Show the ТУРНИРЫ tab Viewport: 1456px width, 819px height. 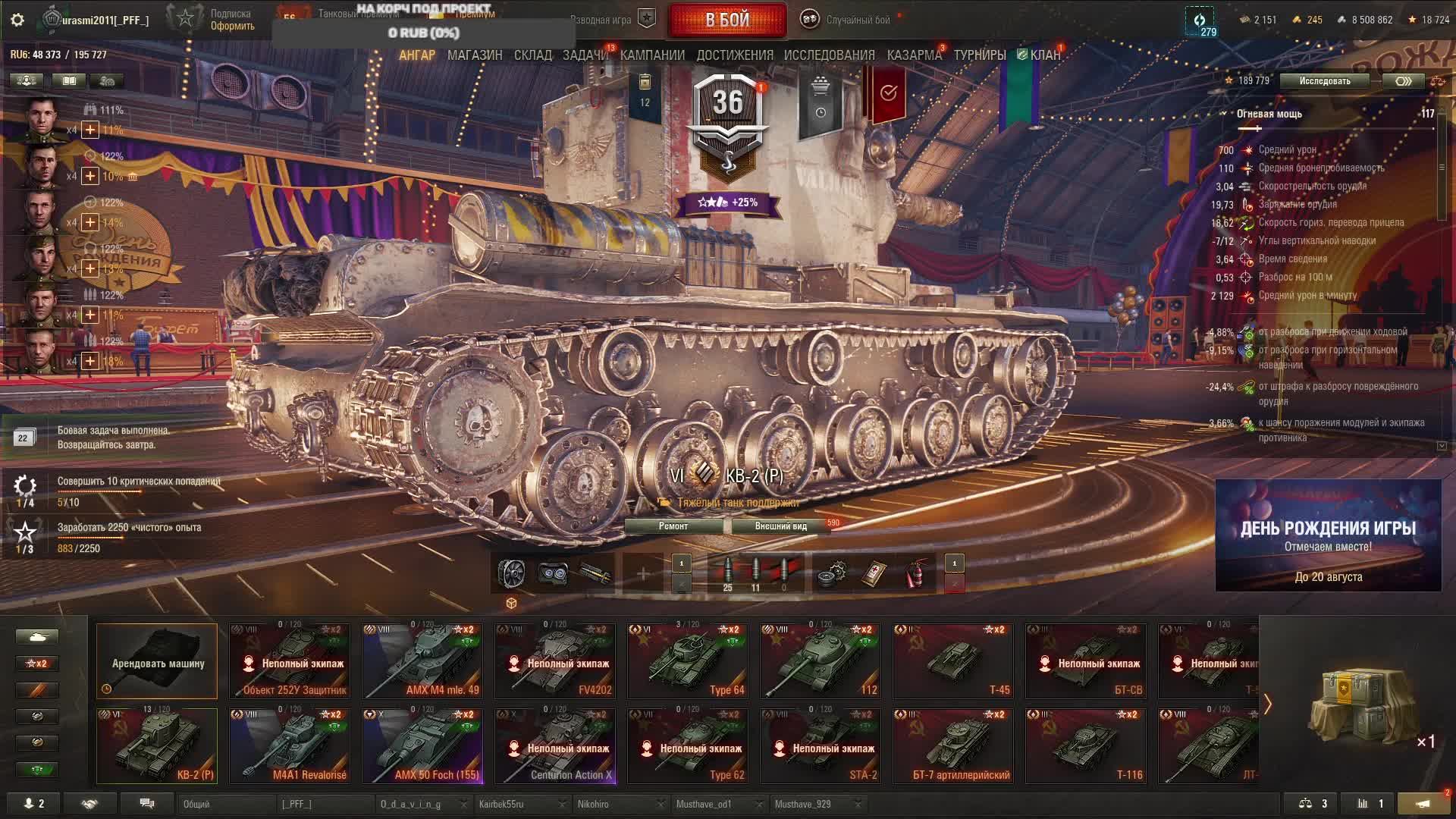click(x=979, y=55)
